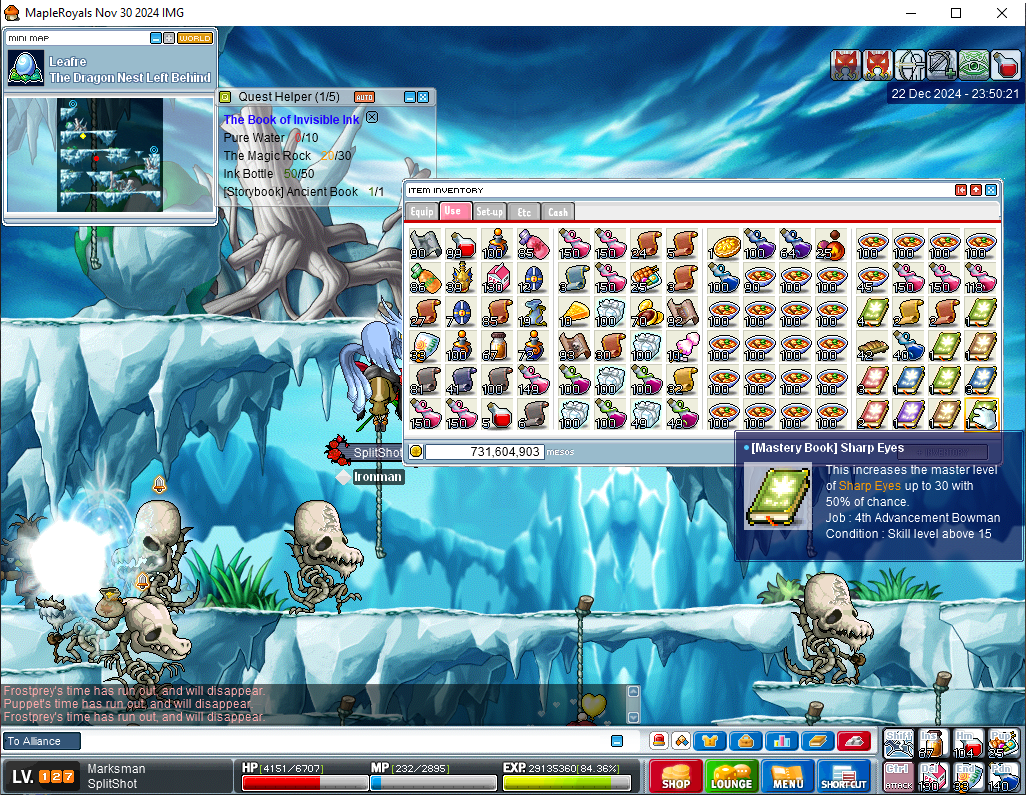This screenshot has height=795, width=1026.
Task: Switch to the Equip inventory tab
Action: coord(421,211)
